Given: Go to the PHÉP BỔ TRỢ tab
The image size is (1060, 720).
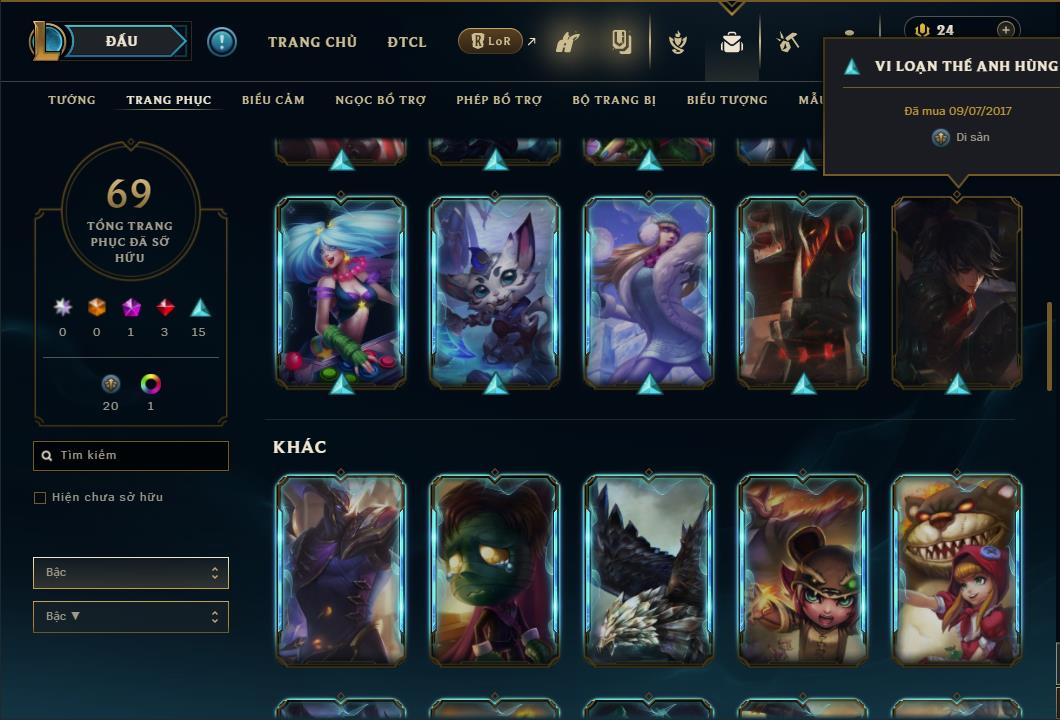Looking at the screenshot, I should point(500,100).
